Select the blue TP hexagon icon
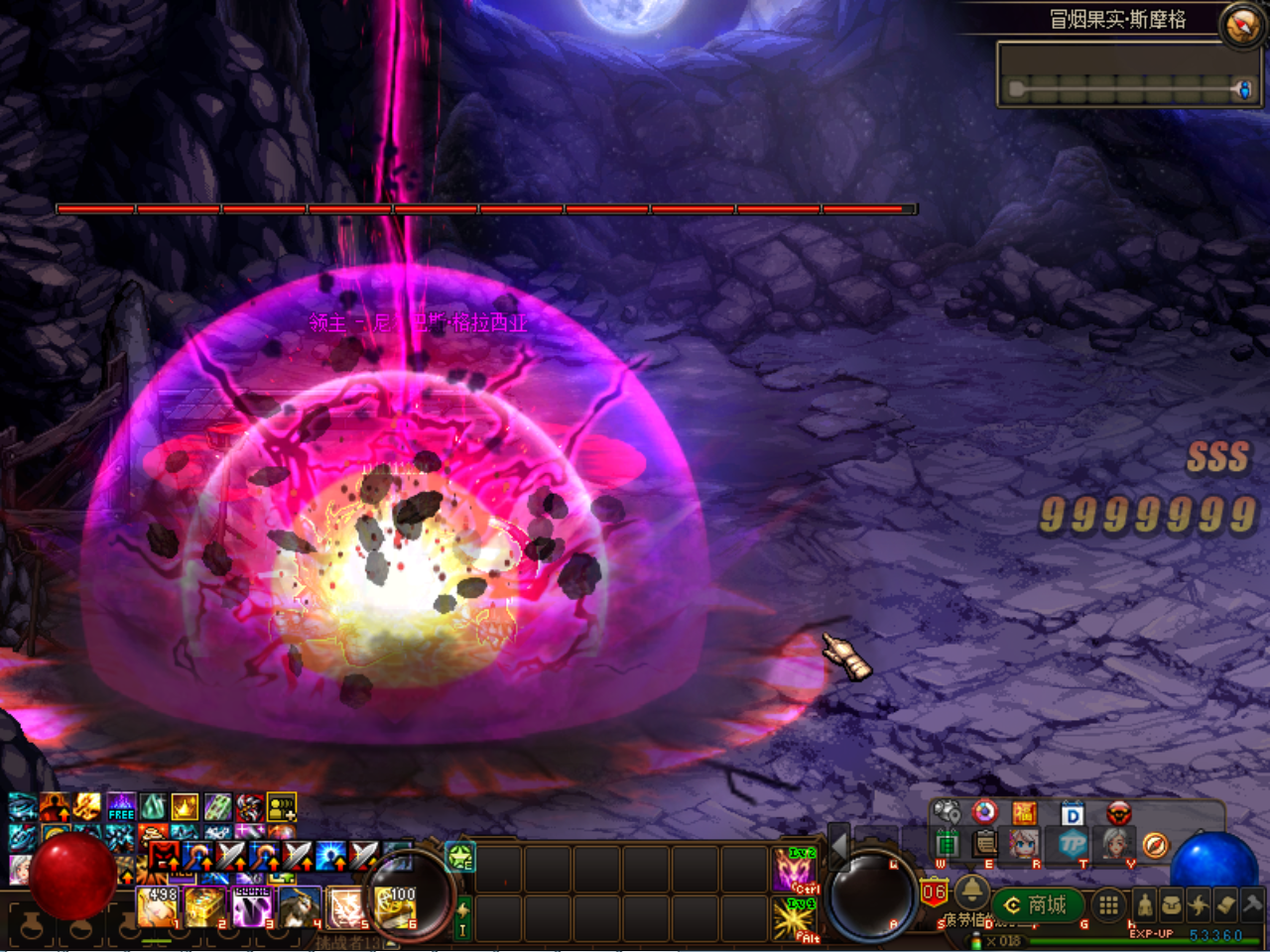Screen dimensions: 1270x952 point(1074,845)
